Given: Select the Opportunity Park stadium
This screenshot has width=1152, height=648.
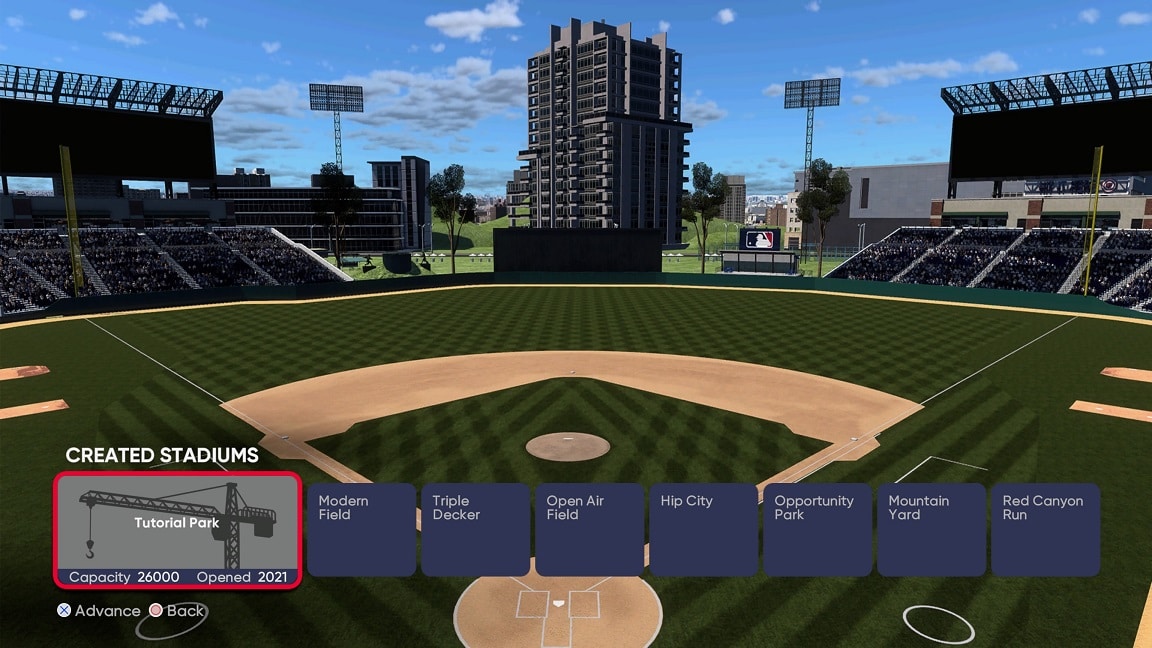Looking at the screenshot, I should (817, 530).
